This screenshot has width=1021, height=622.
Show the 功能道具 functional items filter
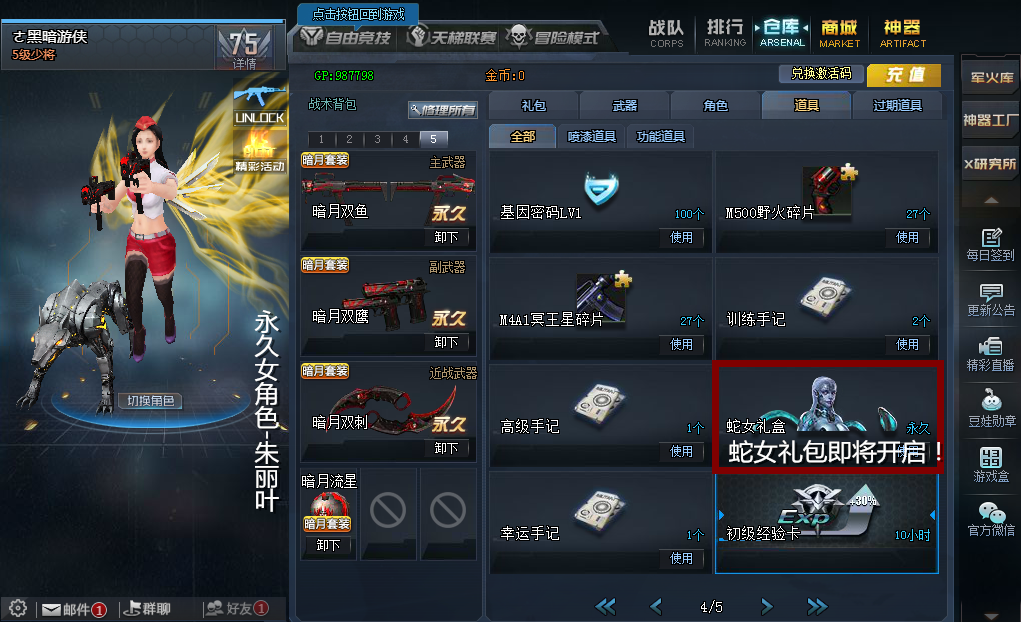point(661,137)
